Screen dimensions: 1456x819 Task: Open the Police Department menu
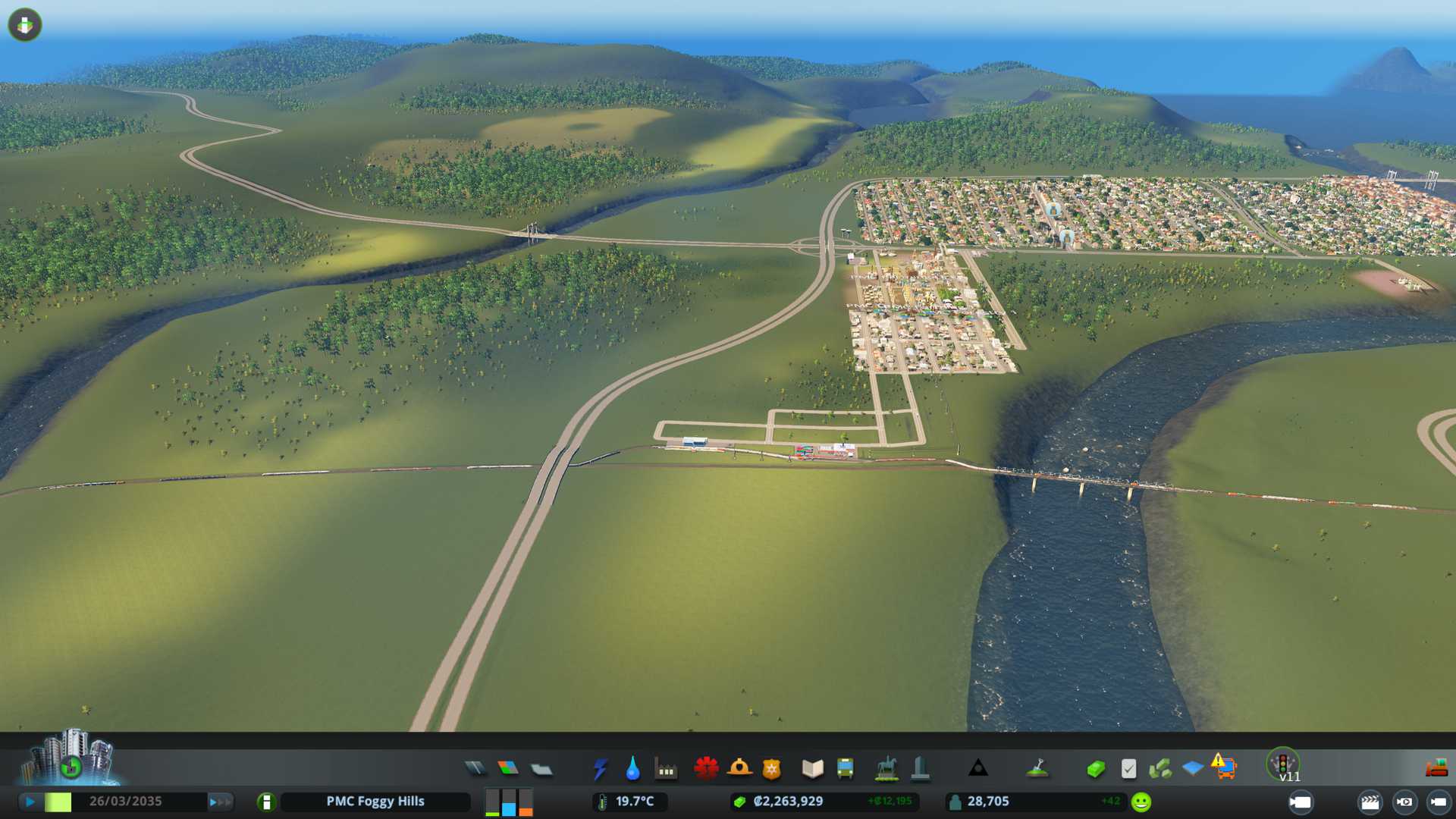772,769
